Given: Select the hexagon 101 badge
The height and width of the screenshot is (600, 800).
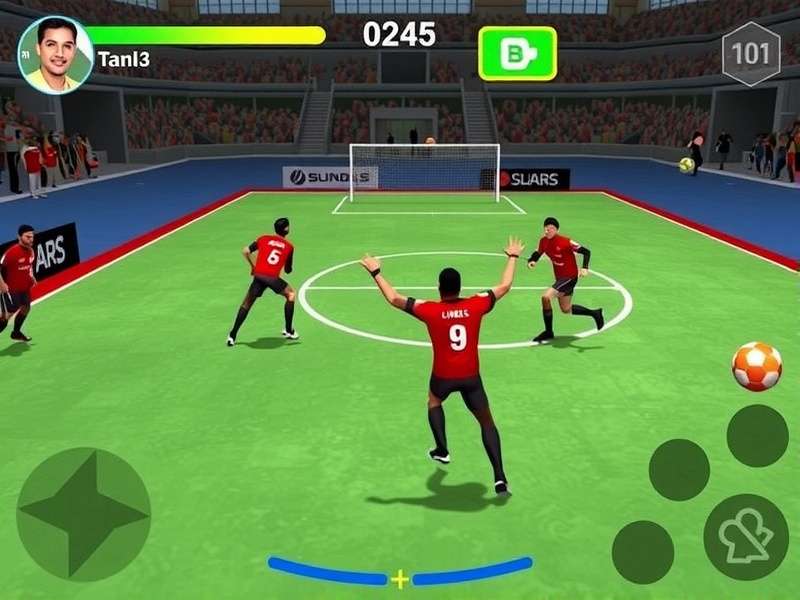Looking at the screenshot, I should 751,53.
